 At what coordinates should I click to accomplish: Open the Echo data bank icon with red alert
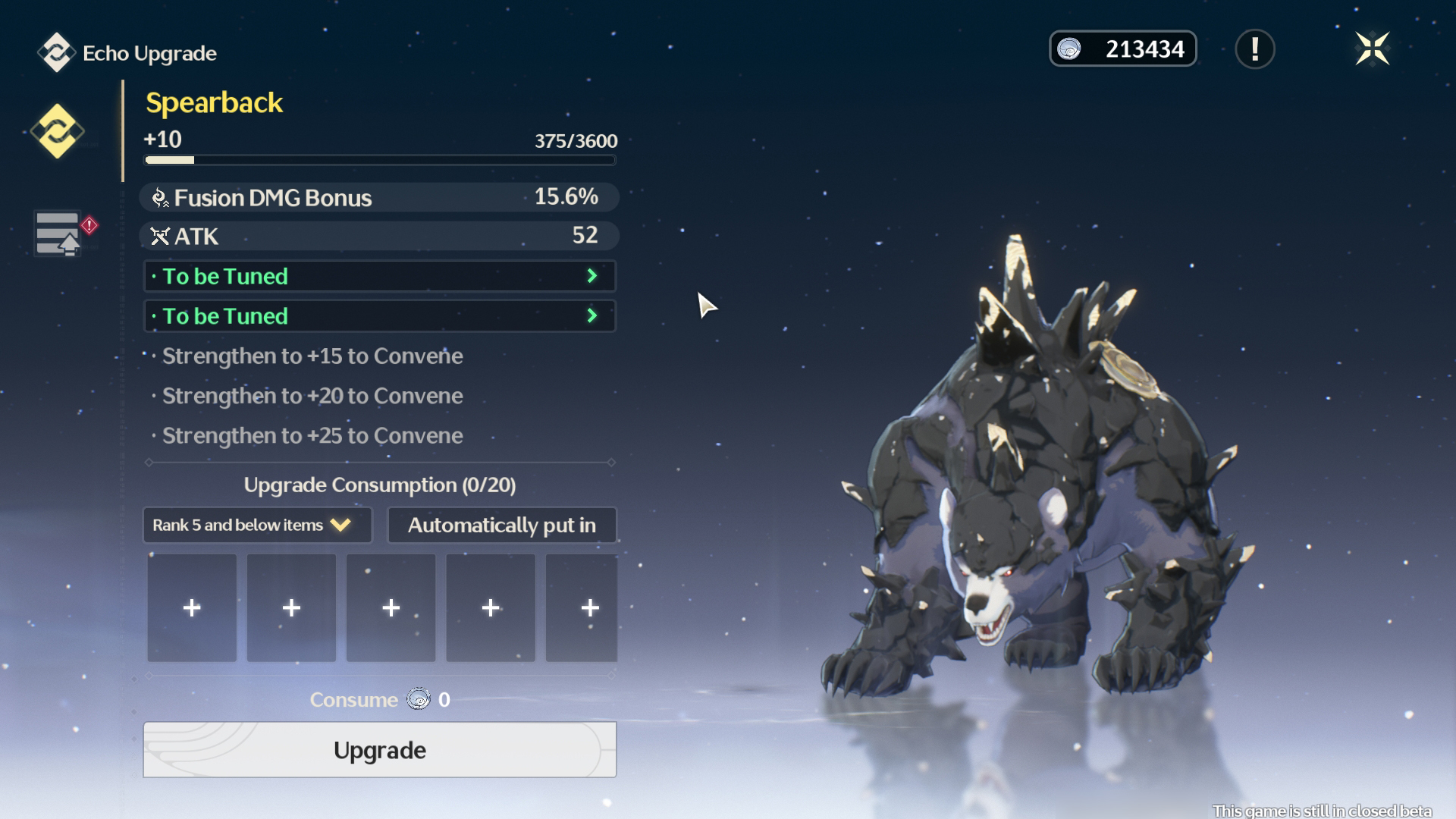pyautogui.click(x=58, y=233)
